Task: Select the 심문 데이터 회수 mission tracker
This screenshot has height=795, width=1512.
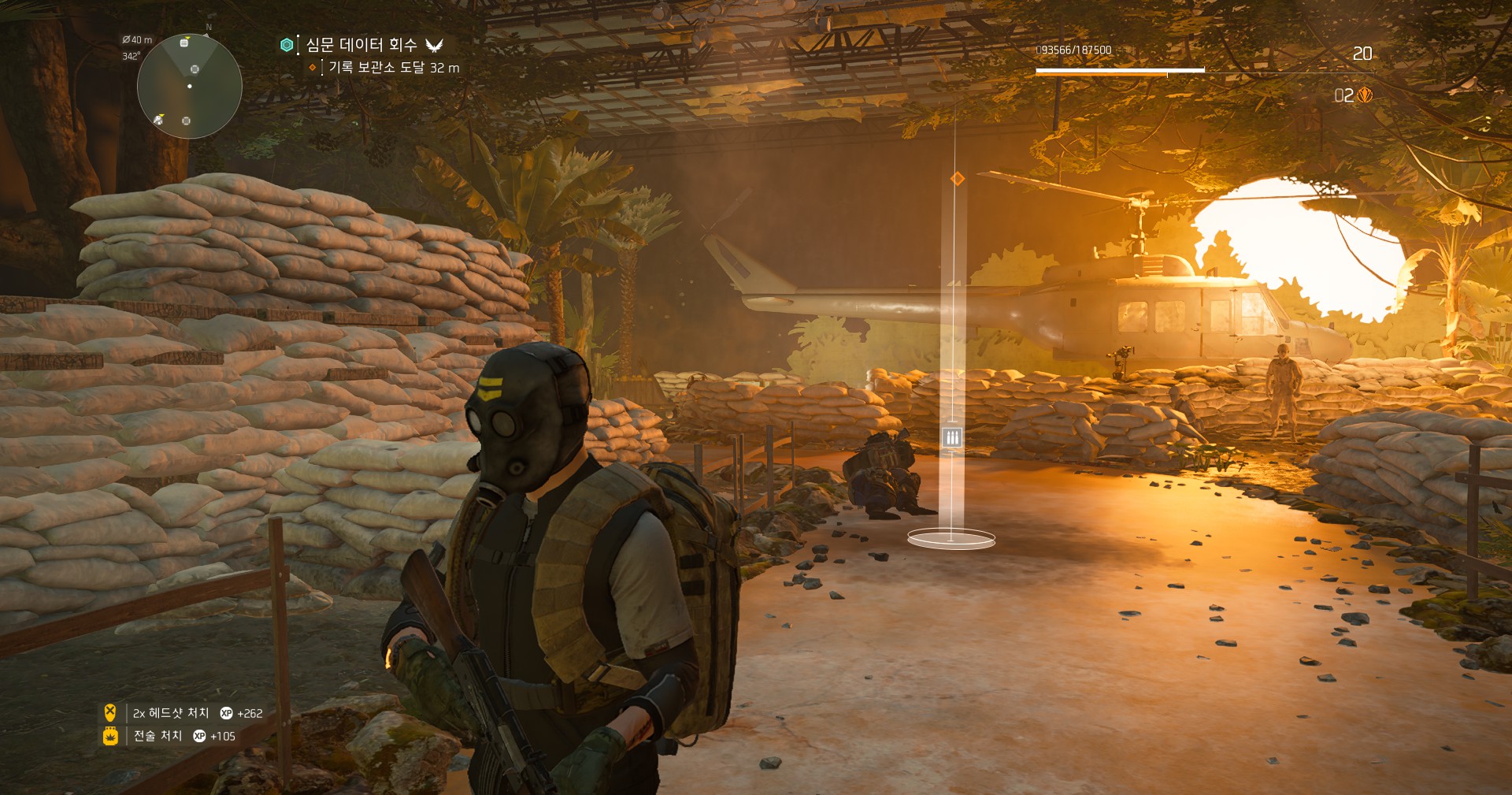Action: (361, 45)
